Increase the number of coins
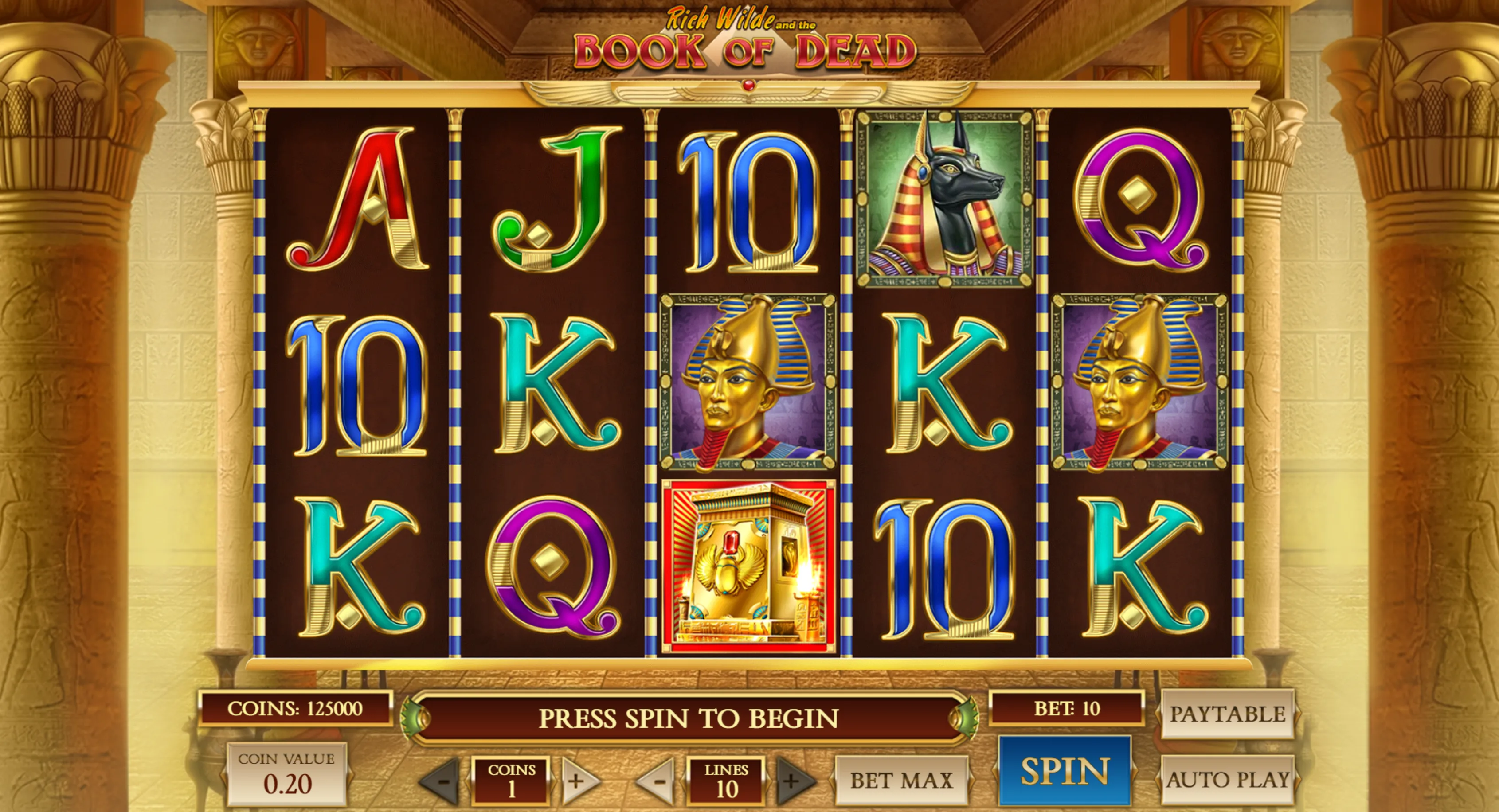The image size is (1499, 812). (578, 781)
